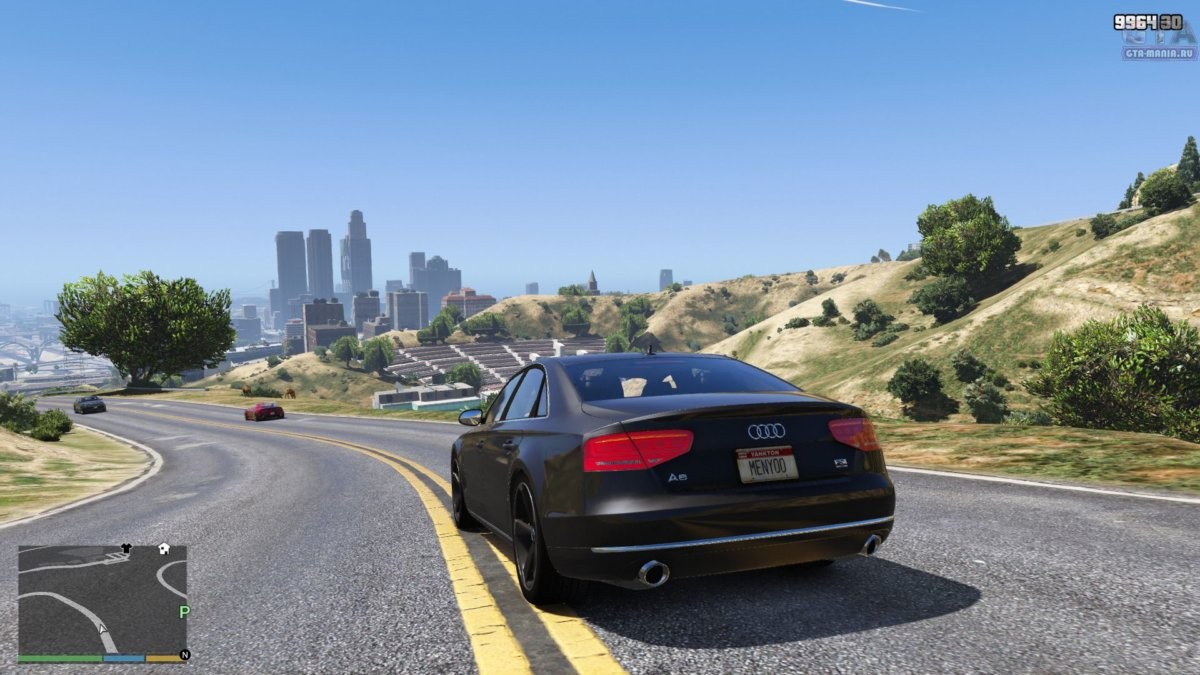Click the white player arrow on the minimap
Viewport: 1200px width, 675px height.
(x=102, y=628)
